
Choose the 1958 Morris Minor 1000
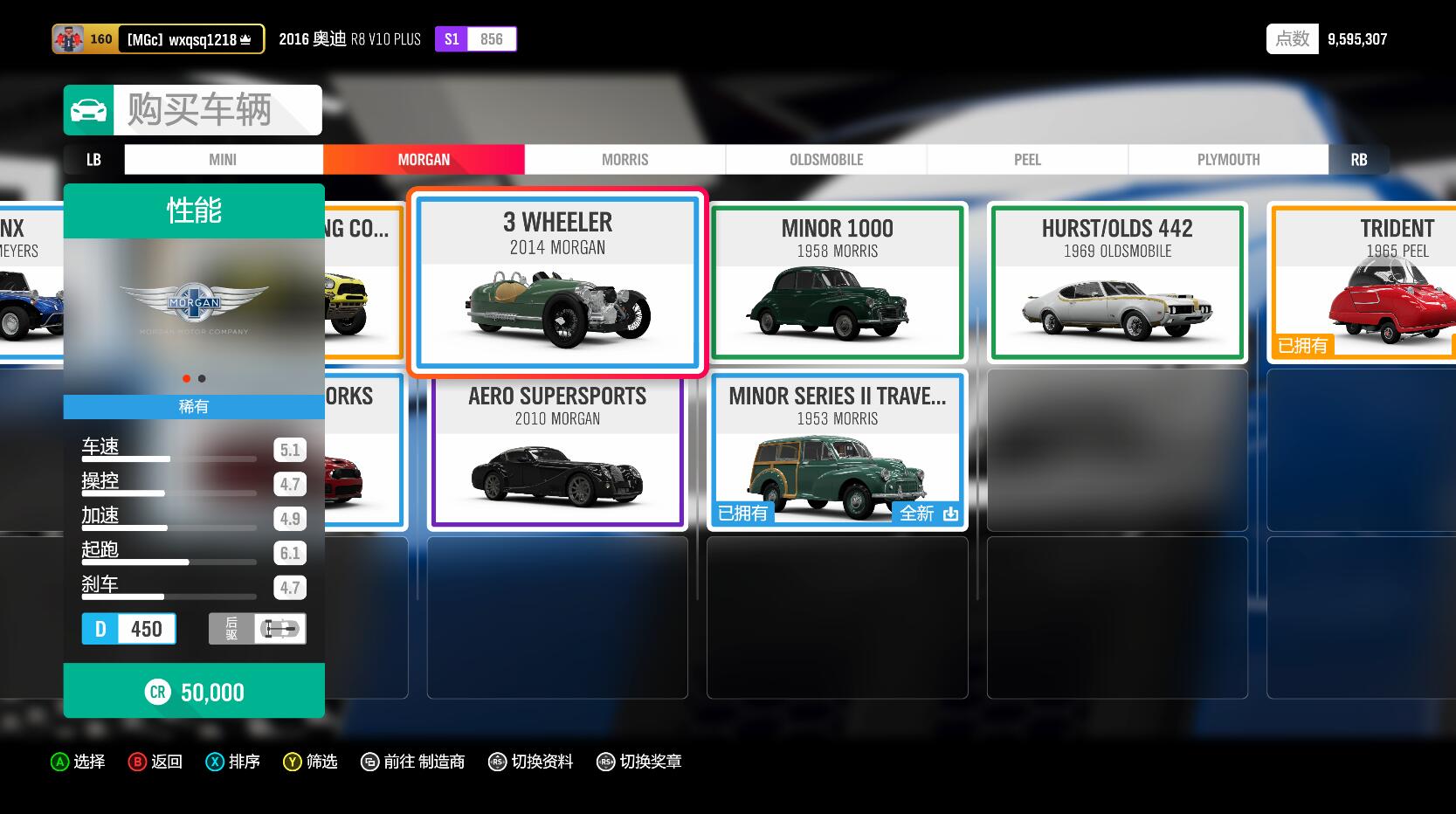[x=837, y=282]
